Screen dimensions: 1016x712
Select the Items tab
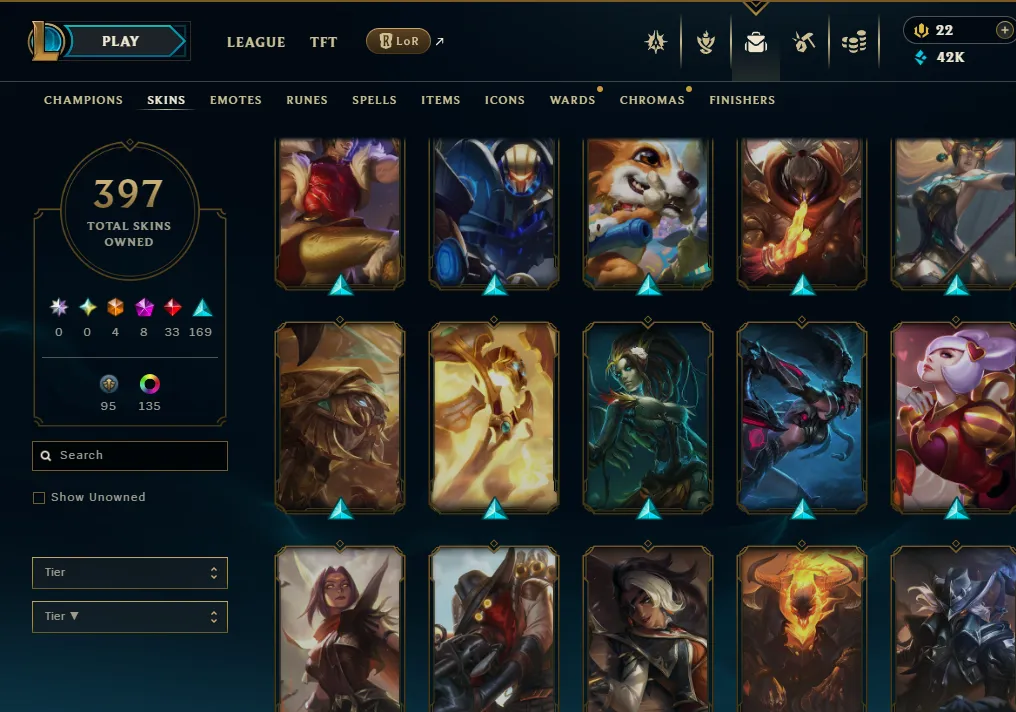[x=440, y=100]
